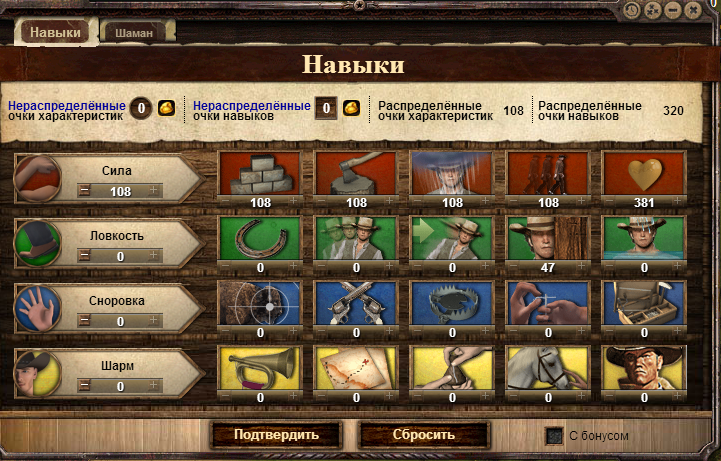Close the skills window
721x461 pixels.
[x=705, y=9]
